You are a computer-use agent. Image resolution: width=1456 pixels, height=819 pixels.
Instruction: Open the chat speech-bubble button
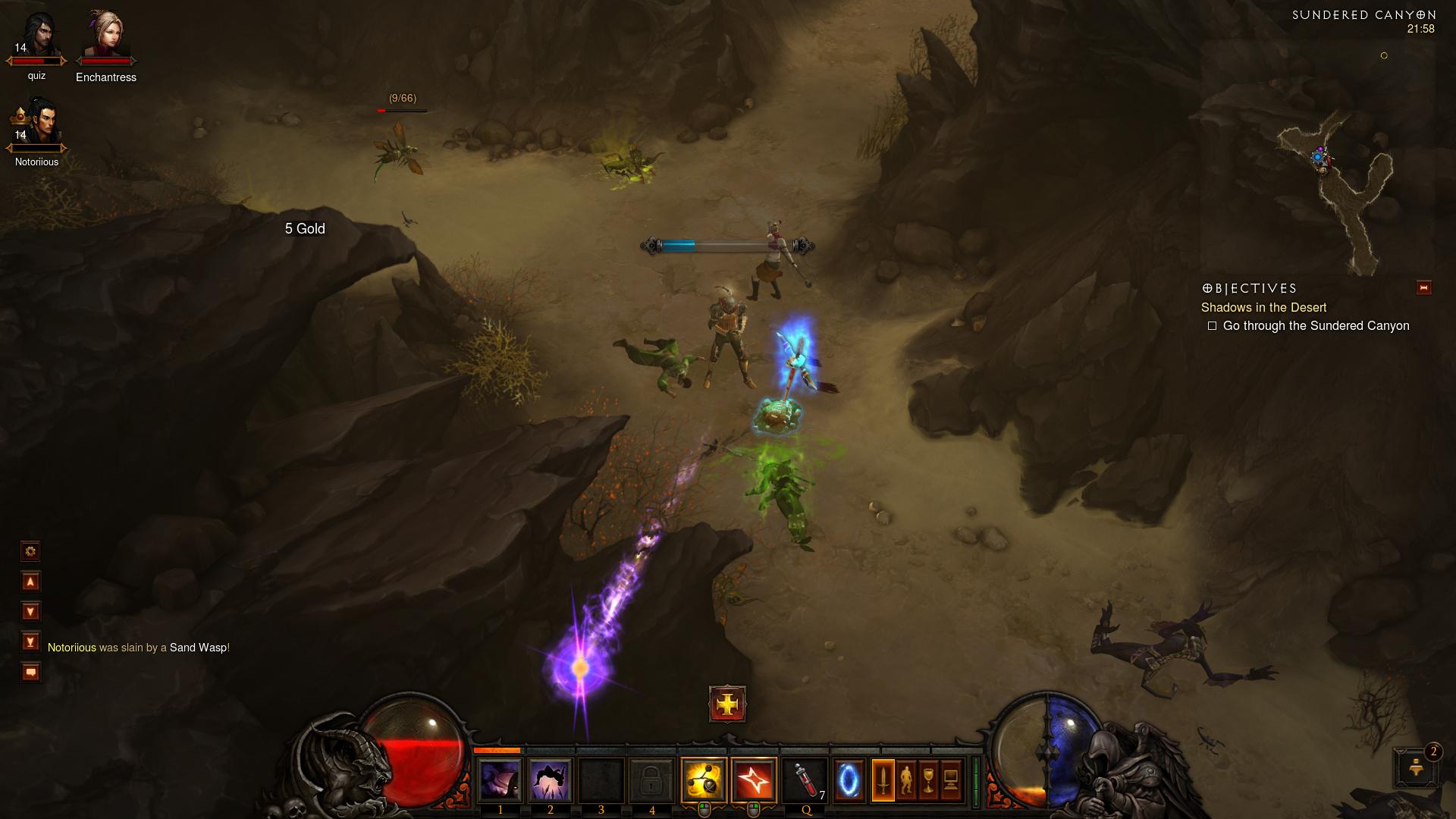click(x=30, y=673)
